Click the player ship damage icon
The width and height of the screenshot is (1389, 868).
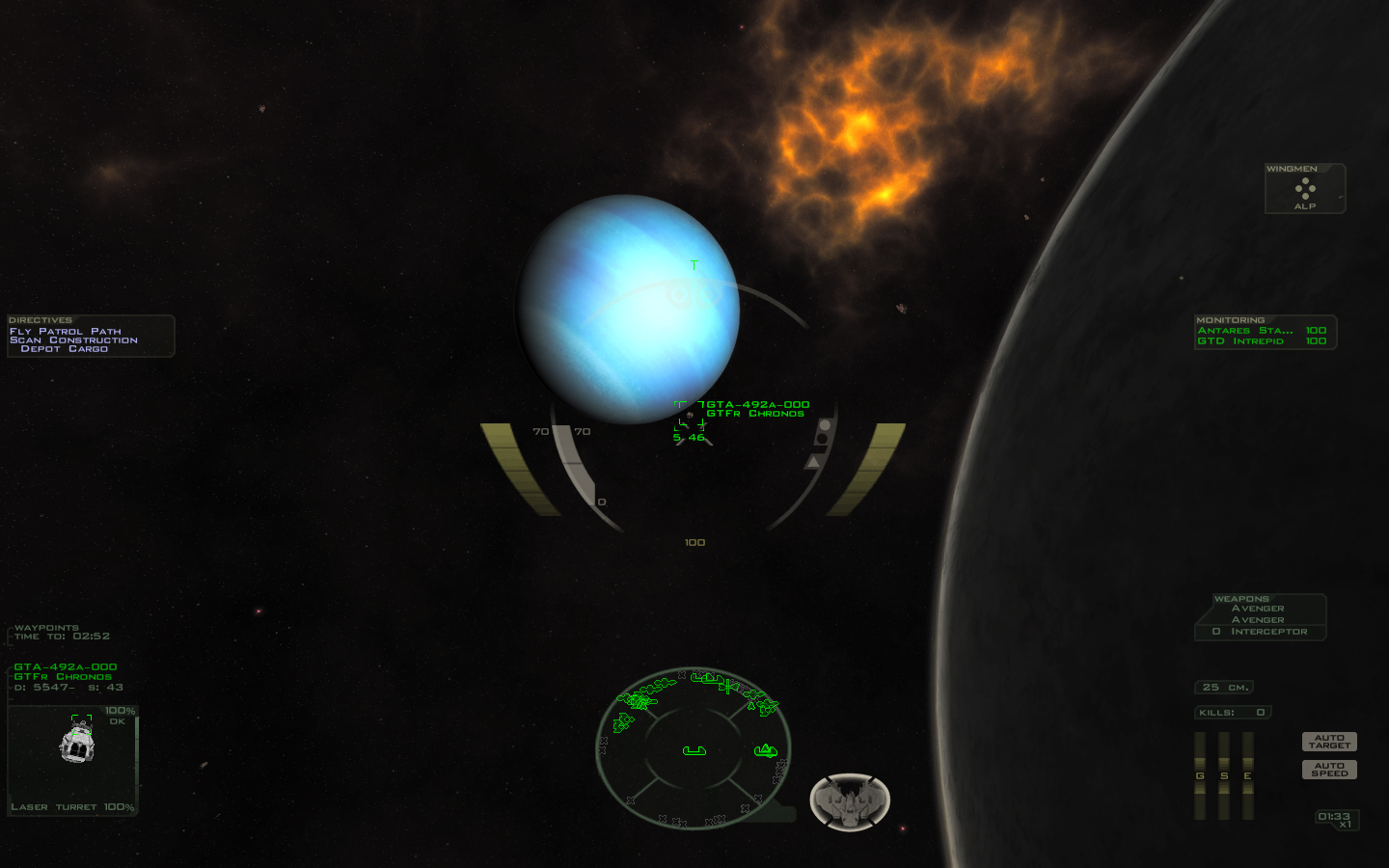(849, 801)
